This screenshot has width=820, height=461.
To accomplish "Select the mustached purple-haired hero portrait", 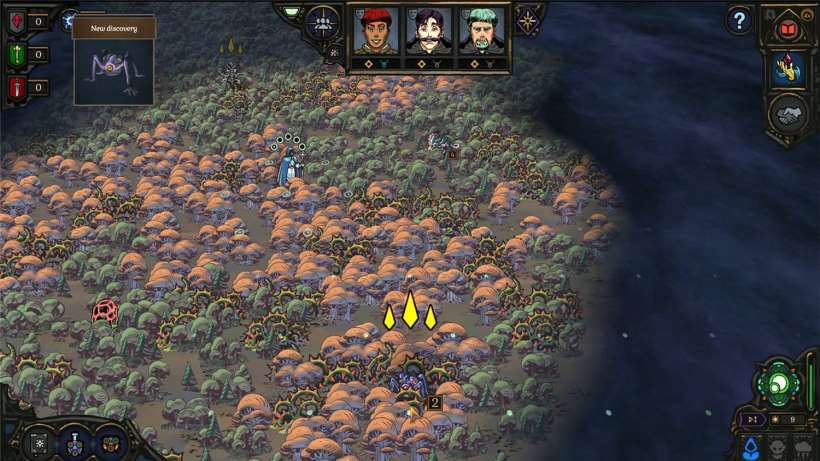I will tap(427, 32).
